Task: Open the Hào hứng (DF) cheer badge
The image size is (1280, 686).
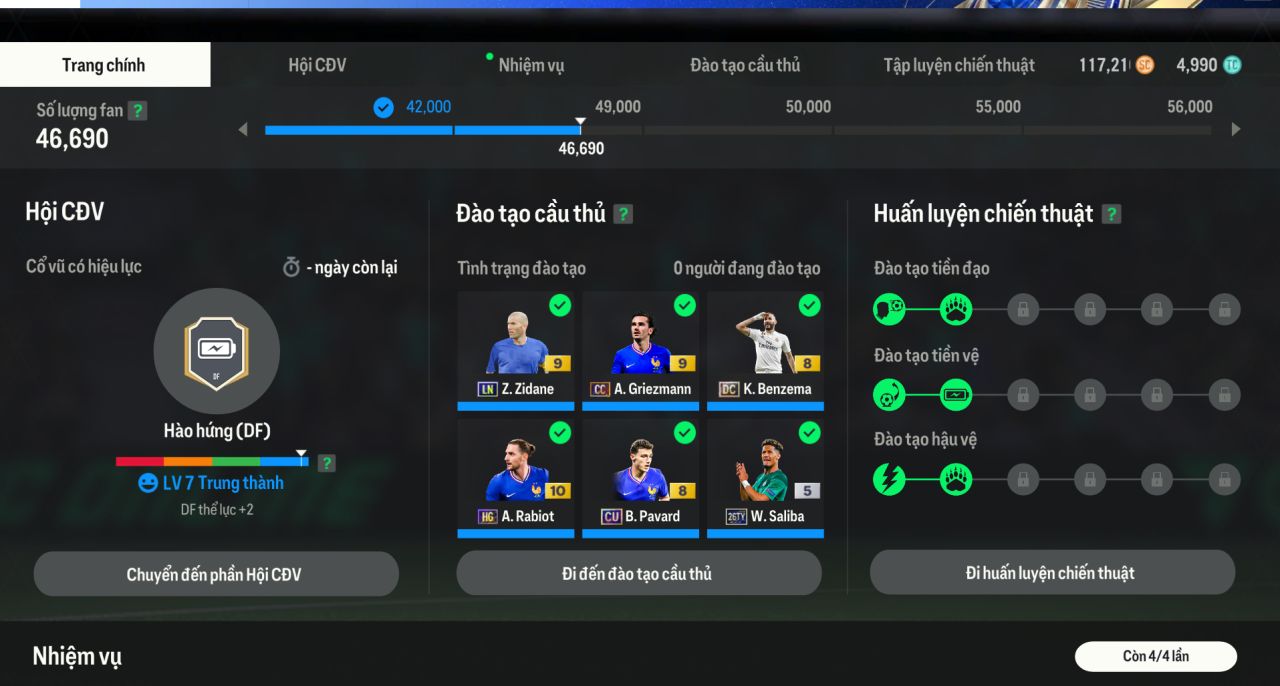Action: (x=216, y=351)
